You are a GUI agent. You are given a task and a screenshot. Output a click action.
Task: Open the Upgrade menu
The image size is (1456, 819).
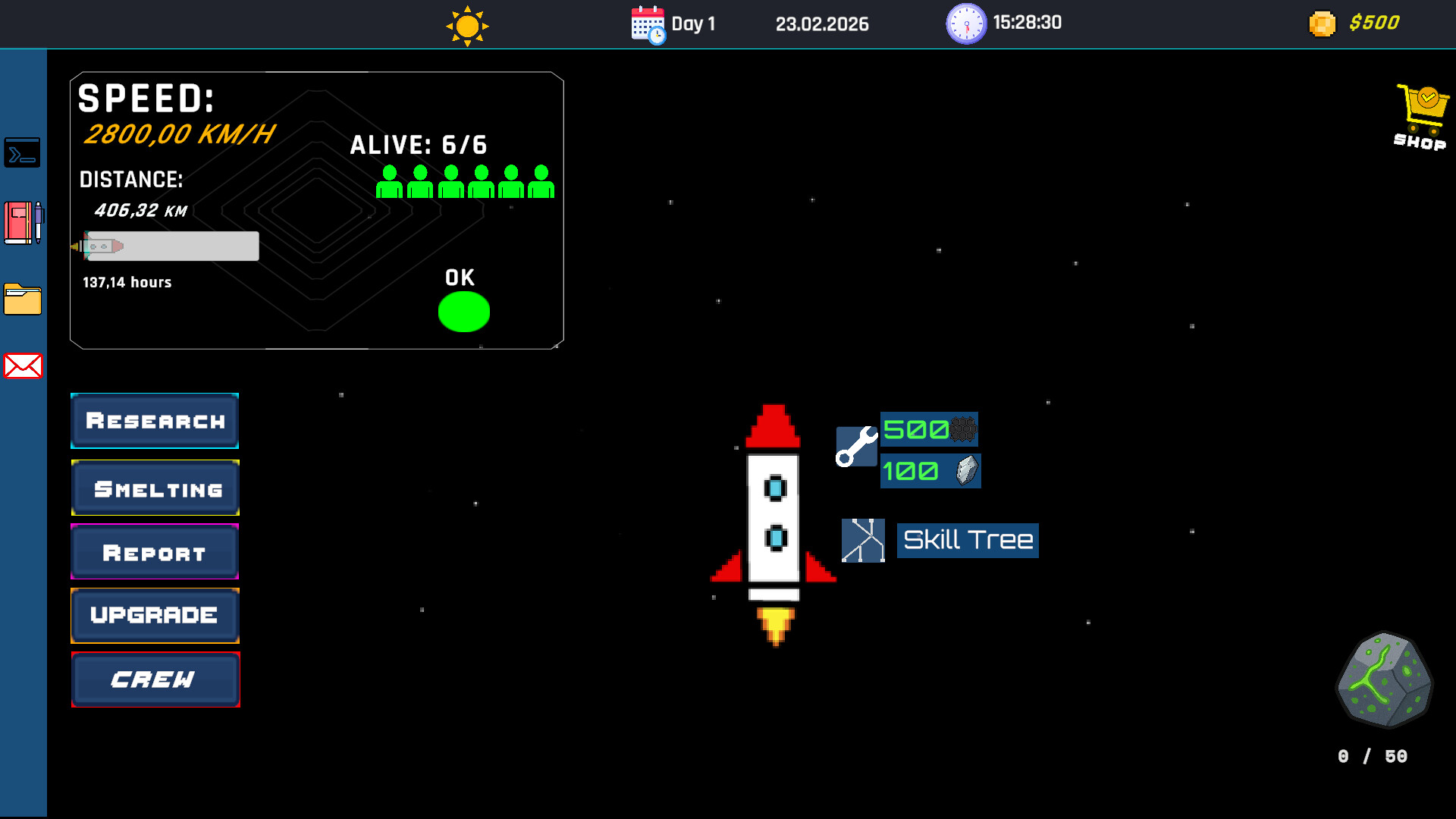click(x=155, y=616)
